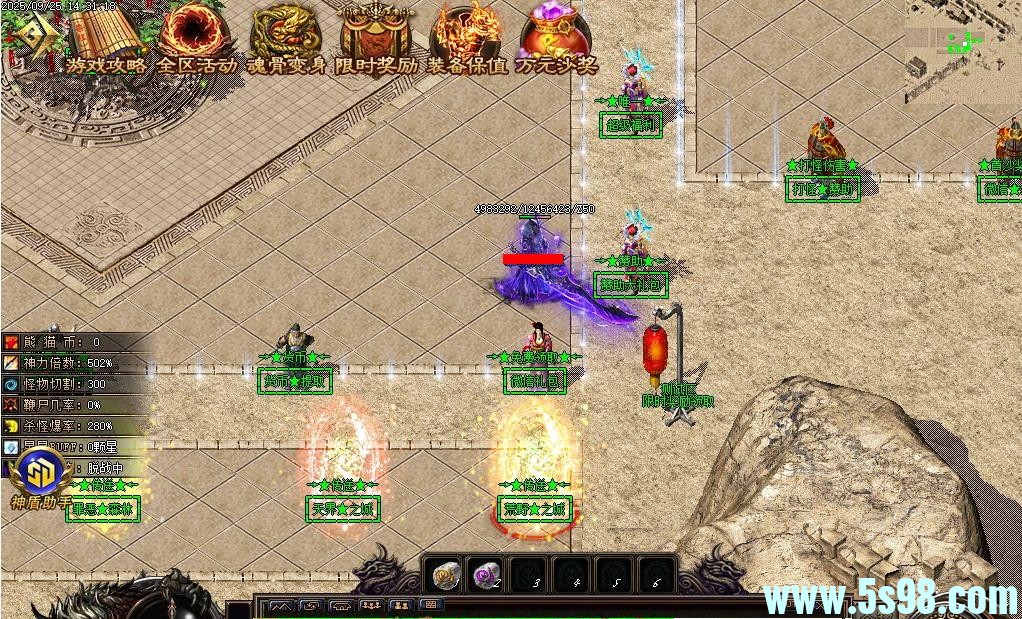Open the 万元沙奖 treasure pot icon
This screenshot has width=1022, height=619.
pos(556,36)
